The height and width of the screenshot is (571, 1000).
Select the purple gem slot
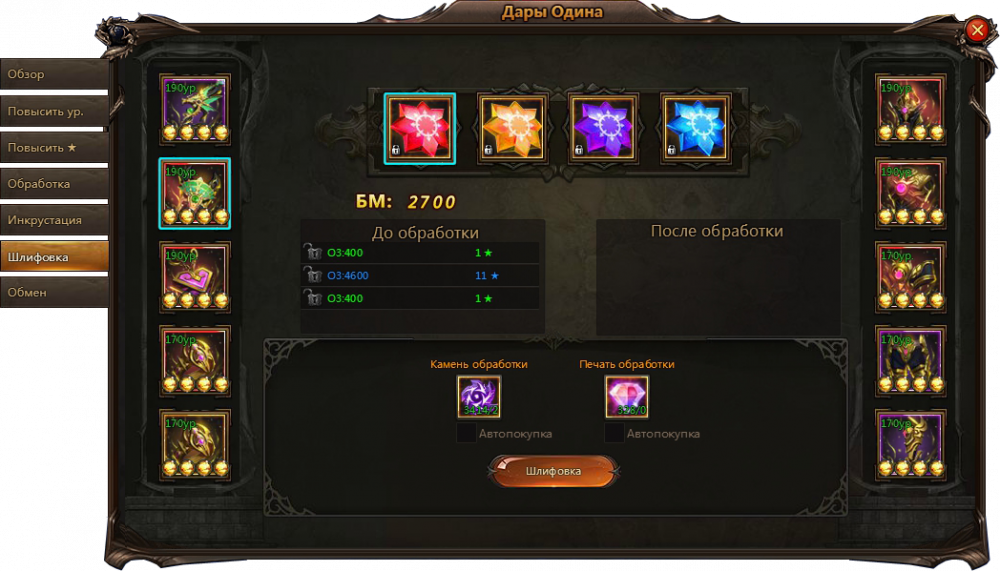[x=604, y=128]
